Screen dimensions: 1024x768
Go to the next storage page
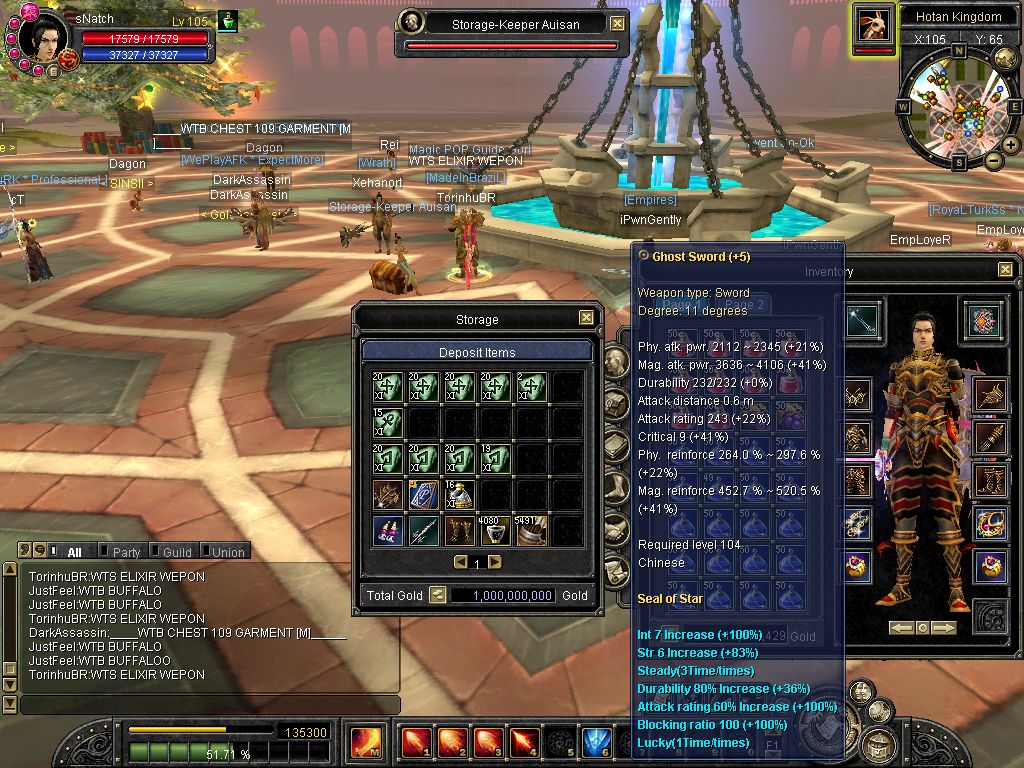[494, 562]
